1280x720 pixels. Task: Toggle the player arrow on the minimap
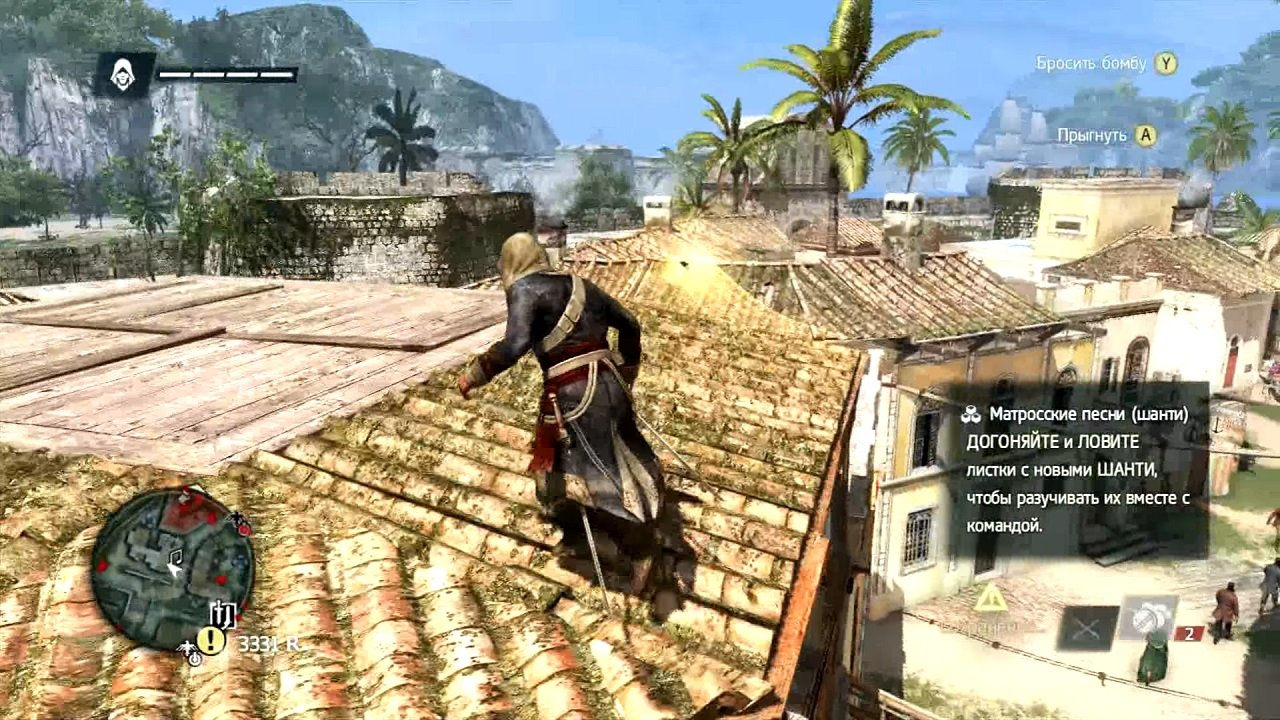click(174, 570)
